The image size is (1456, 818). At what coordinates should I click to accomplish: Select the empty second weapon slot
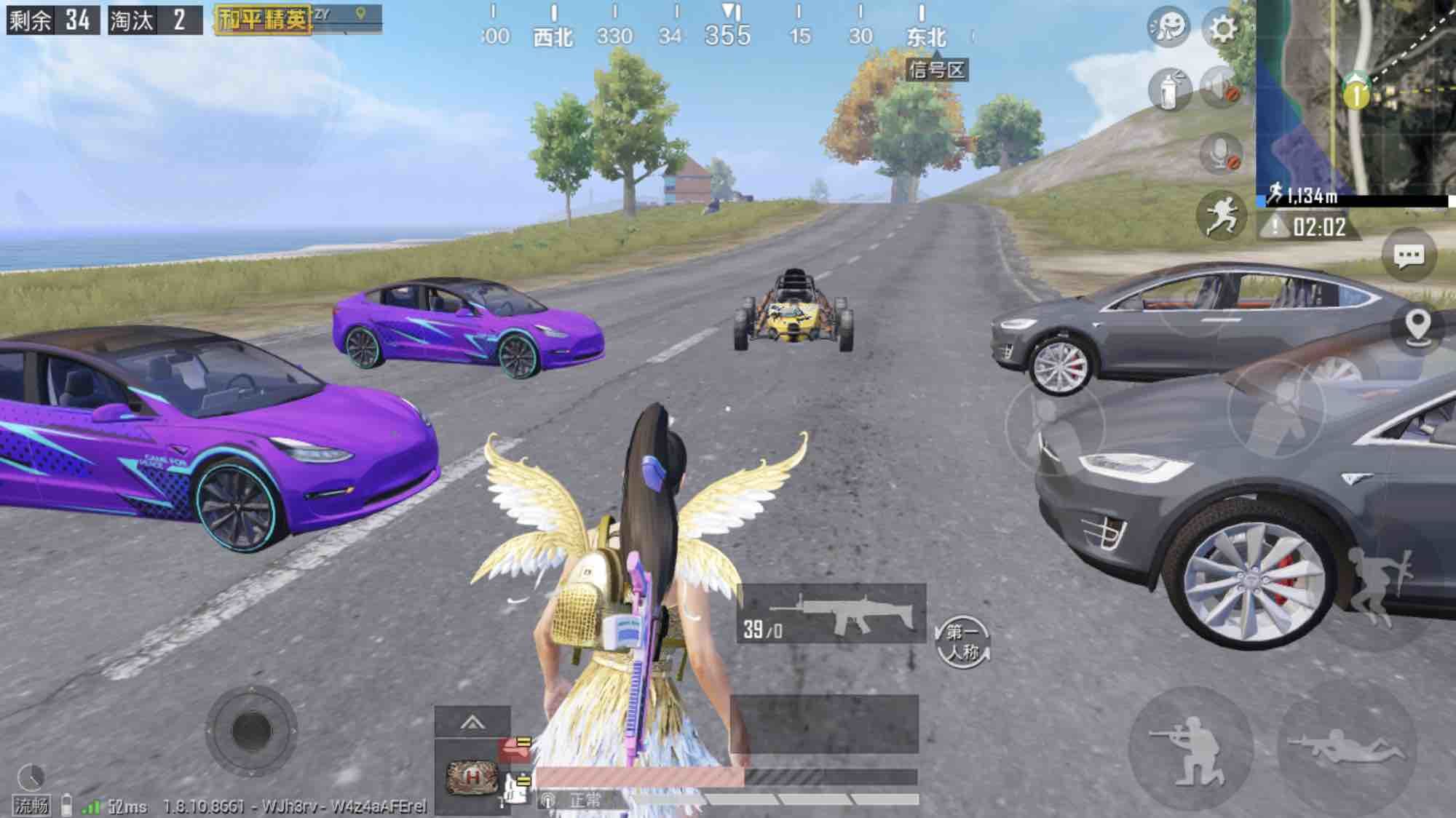pos(824,723)
